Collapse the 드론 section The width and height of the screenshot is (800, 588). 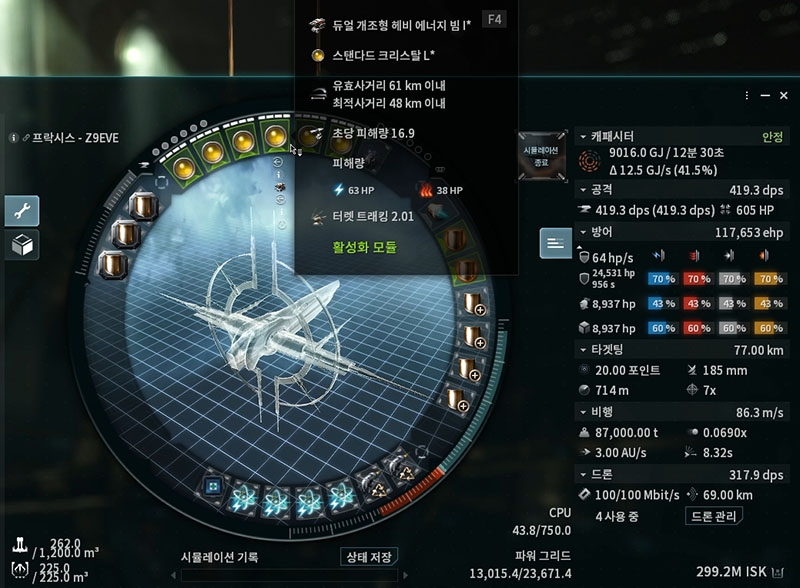(x=582, y=473)
